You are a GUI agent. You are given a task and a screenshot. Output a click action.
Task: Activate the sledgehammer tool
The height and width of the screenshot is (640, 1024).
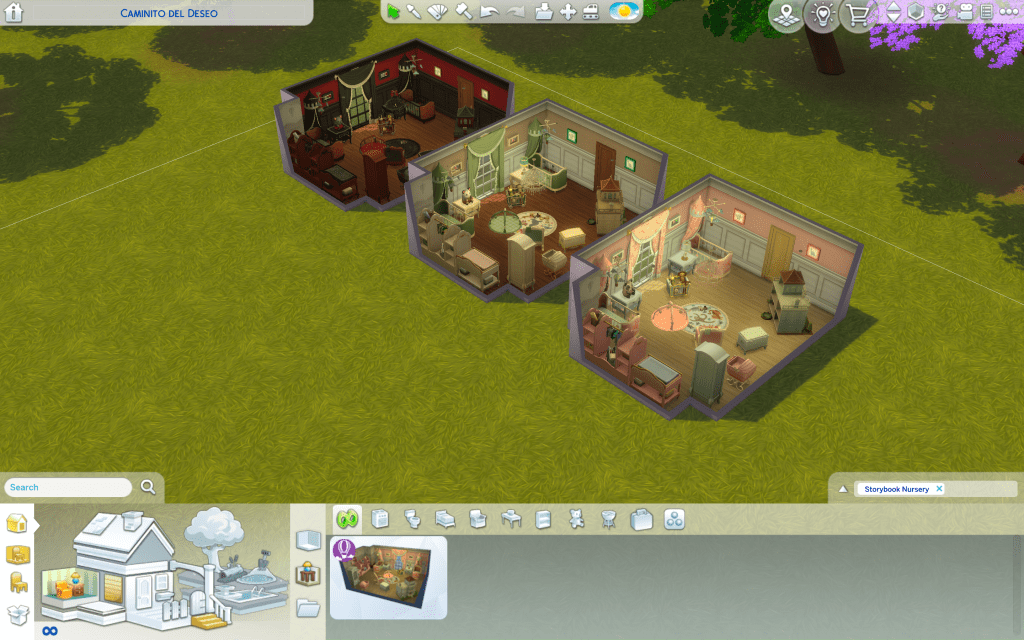pos(463,12)
